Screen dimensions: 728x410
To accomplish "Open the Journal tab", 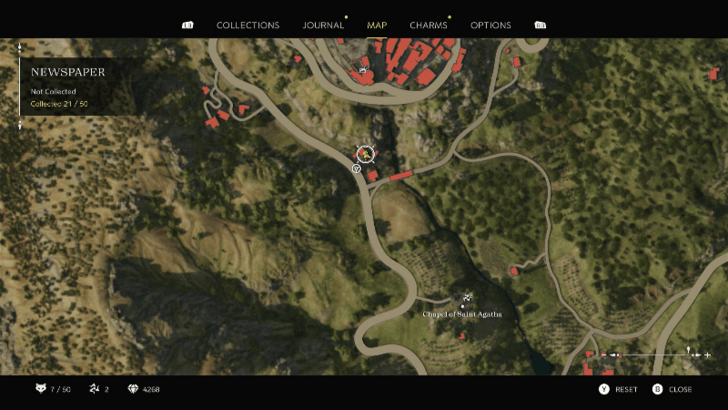I will 323,25.
